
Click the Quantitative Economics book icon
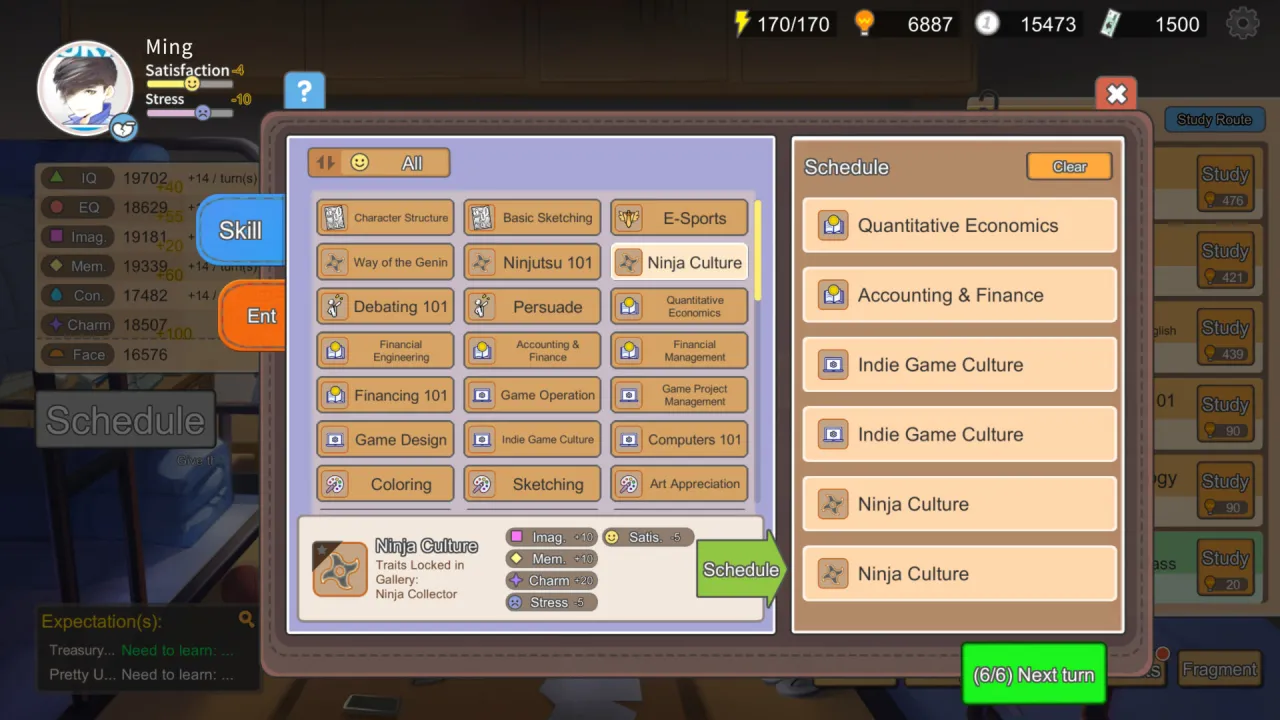629,306
